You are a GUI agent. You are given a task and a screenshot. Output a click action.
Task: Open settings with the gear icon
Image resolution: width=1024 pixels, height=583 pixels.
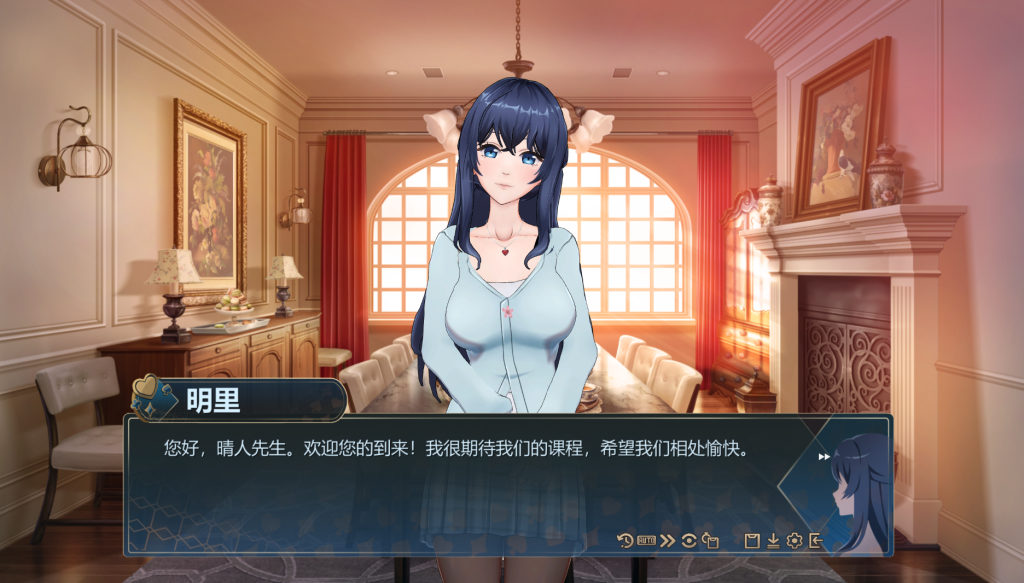coord(794,541)
